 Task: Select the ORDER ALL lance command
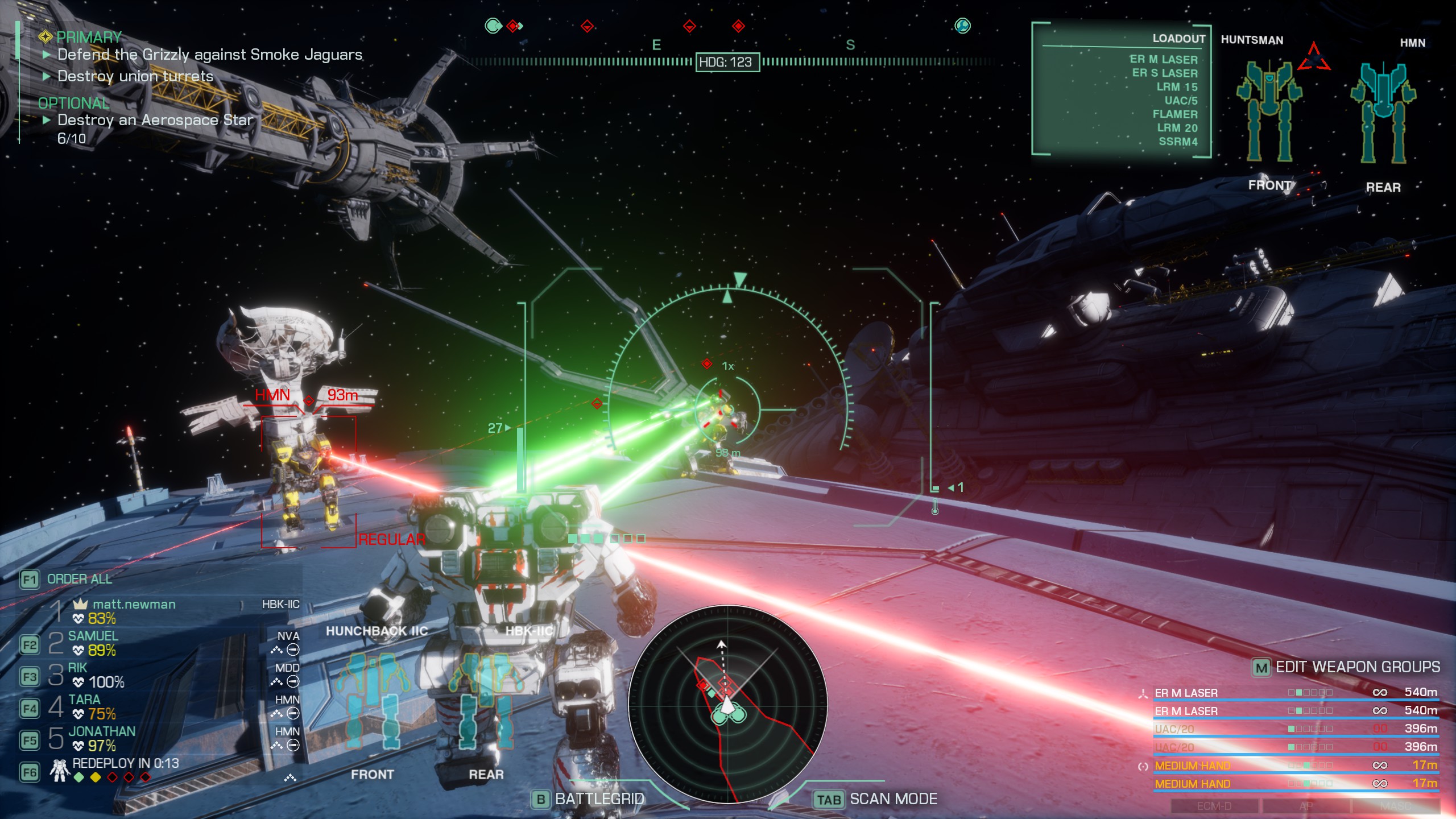click(79, 579)
